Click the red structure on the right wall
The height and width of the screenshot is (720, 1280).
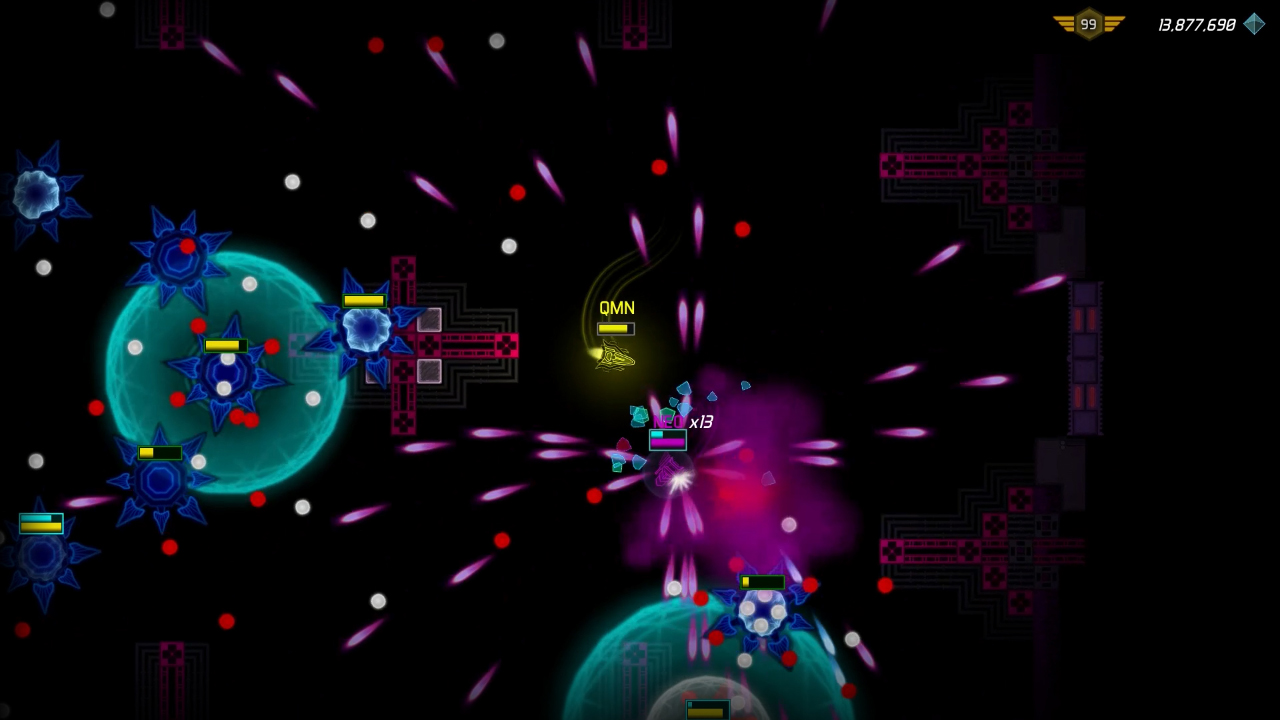[x=1085, y=360]
